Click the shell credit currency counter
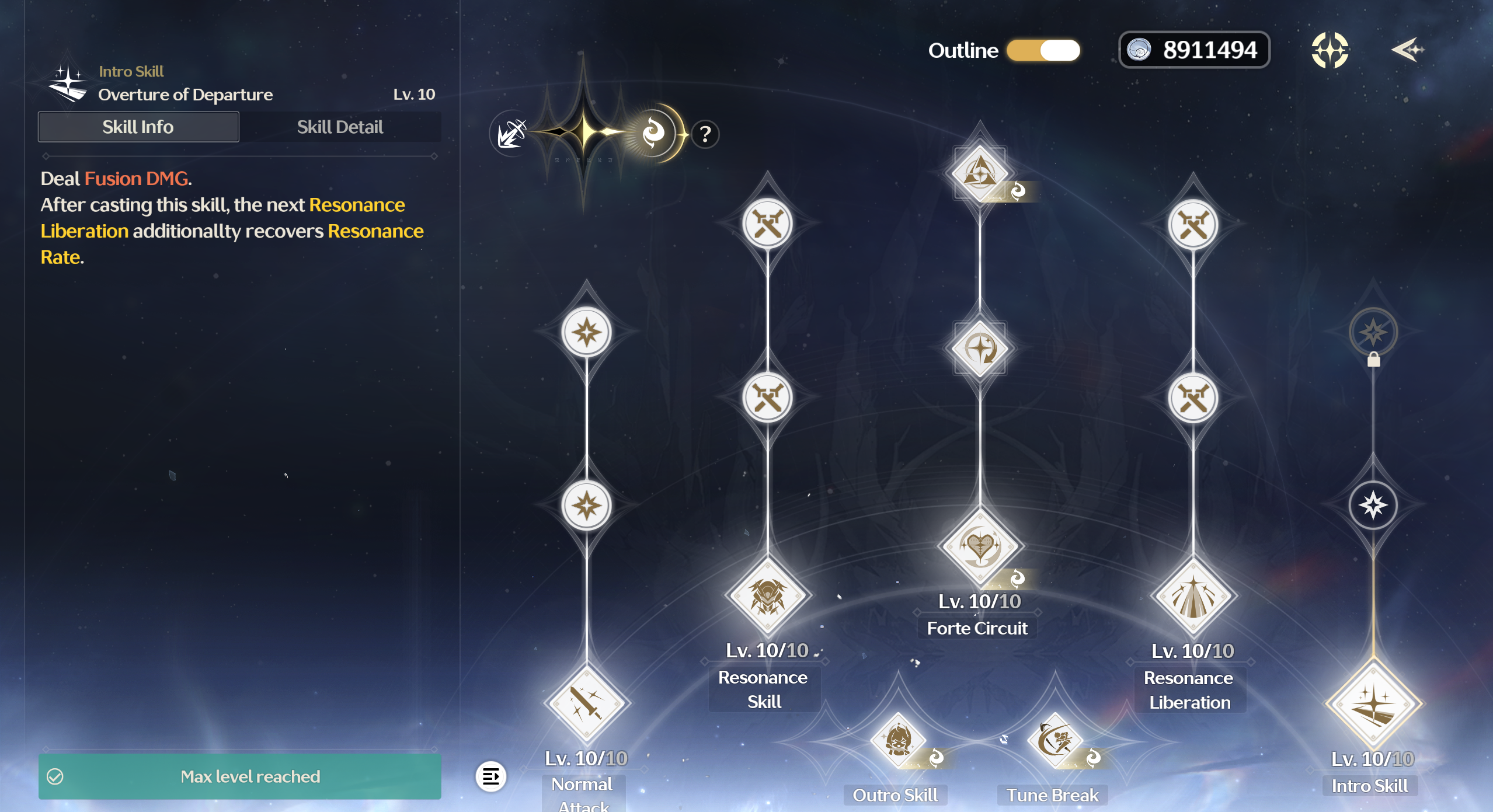This screenshot has height=812, width=1493. click(1194, 50)
